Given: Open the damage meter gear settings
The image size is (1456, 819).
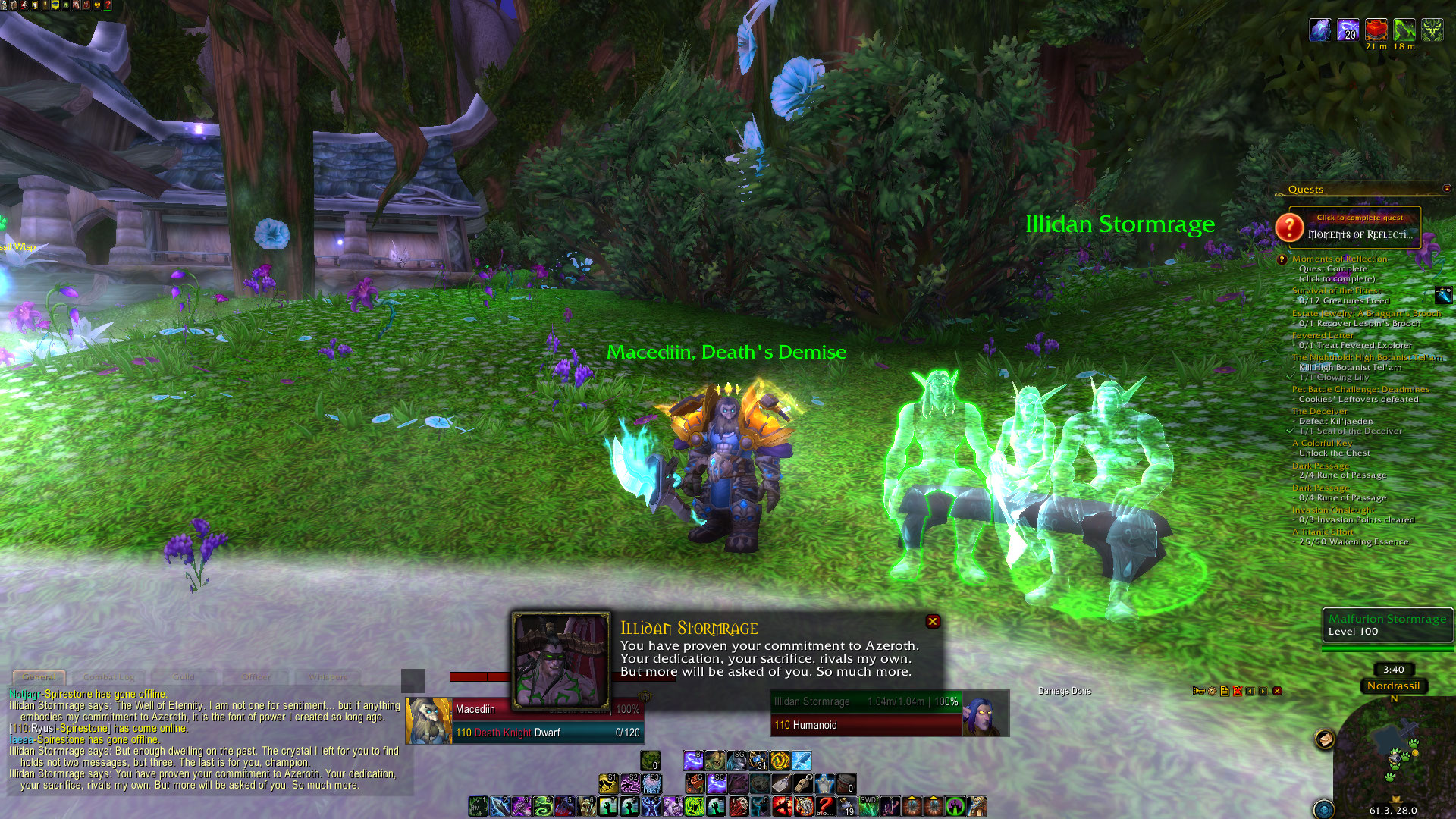Looking at the screenshot, I should click(1212, 691).
